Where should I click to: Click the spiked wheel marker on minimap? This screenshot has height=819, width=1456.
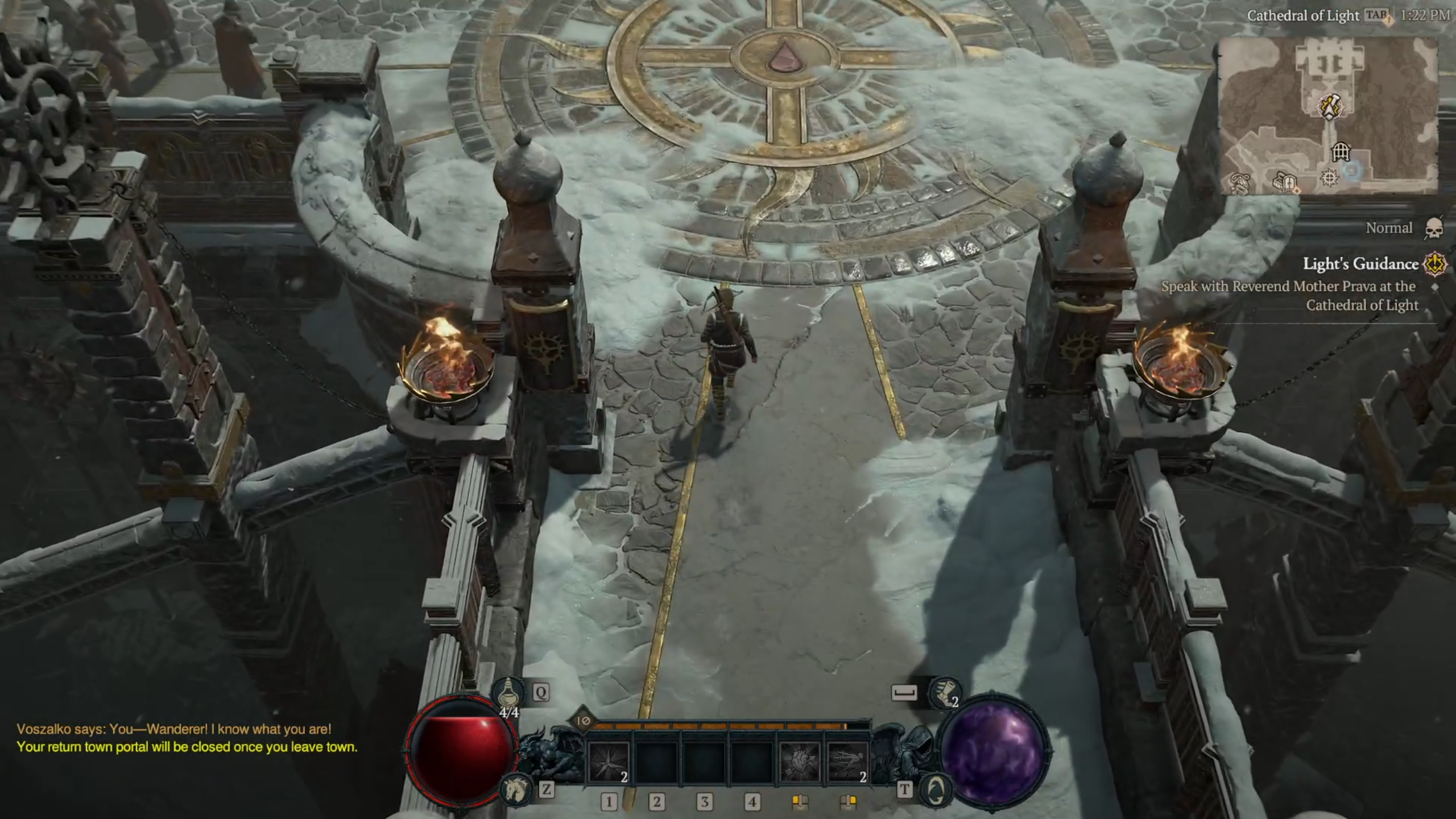click(x=1329, y=179)
